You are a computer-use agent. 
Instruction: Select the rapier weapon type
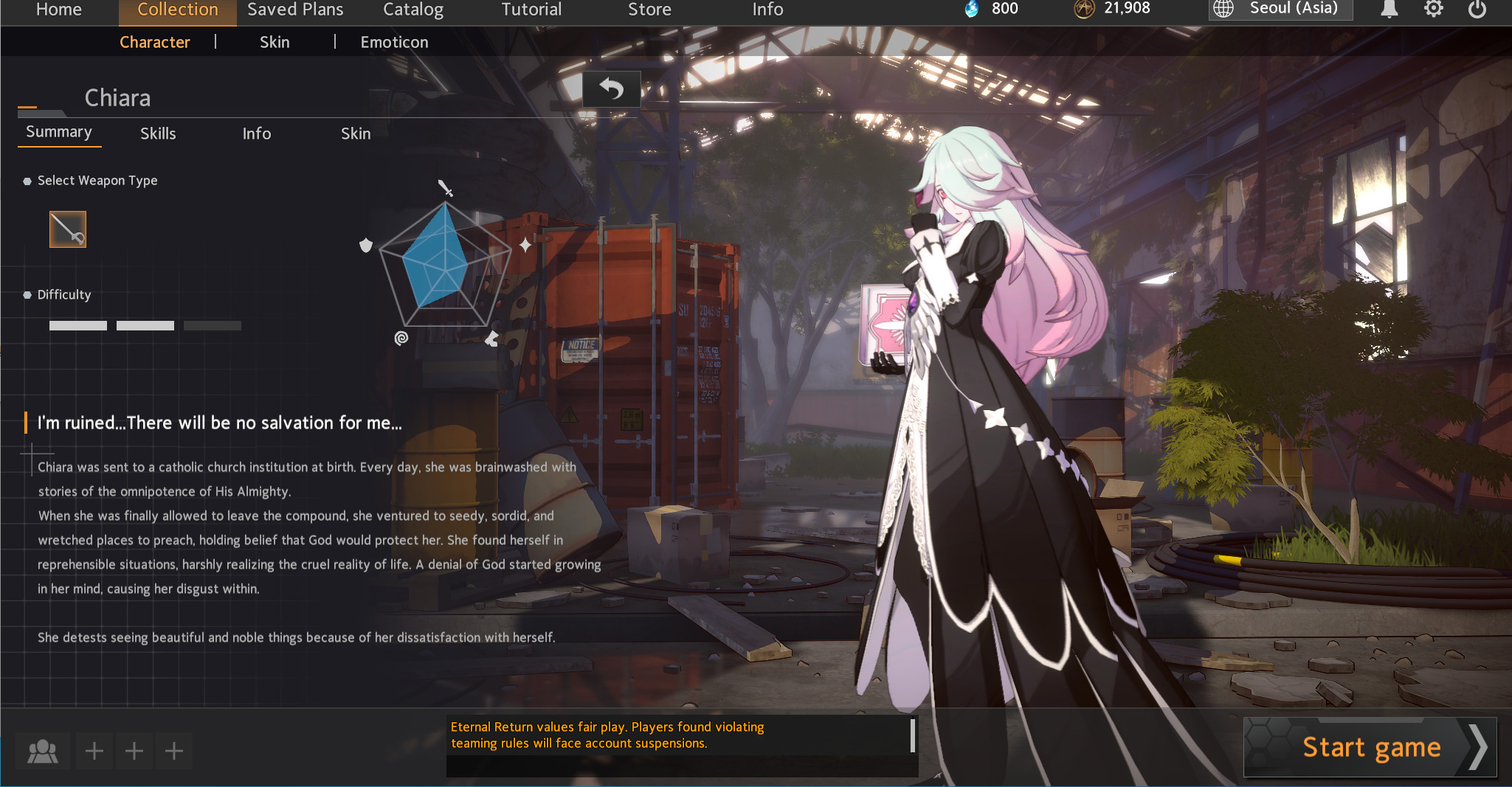coord(67,229)
